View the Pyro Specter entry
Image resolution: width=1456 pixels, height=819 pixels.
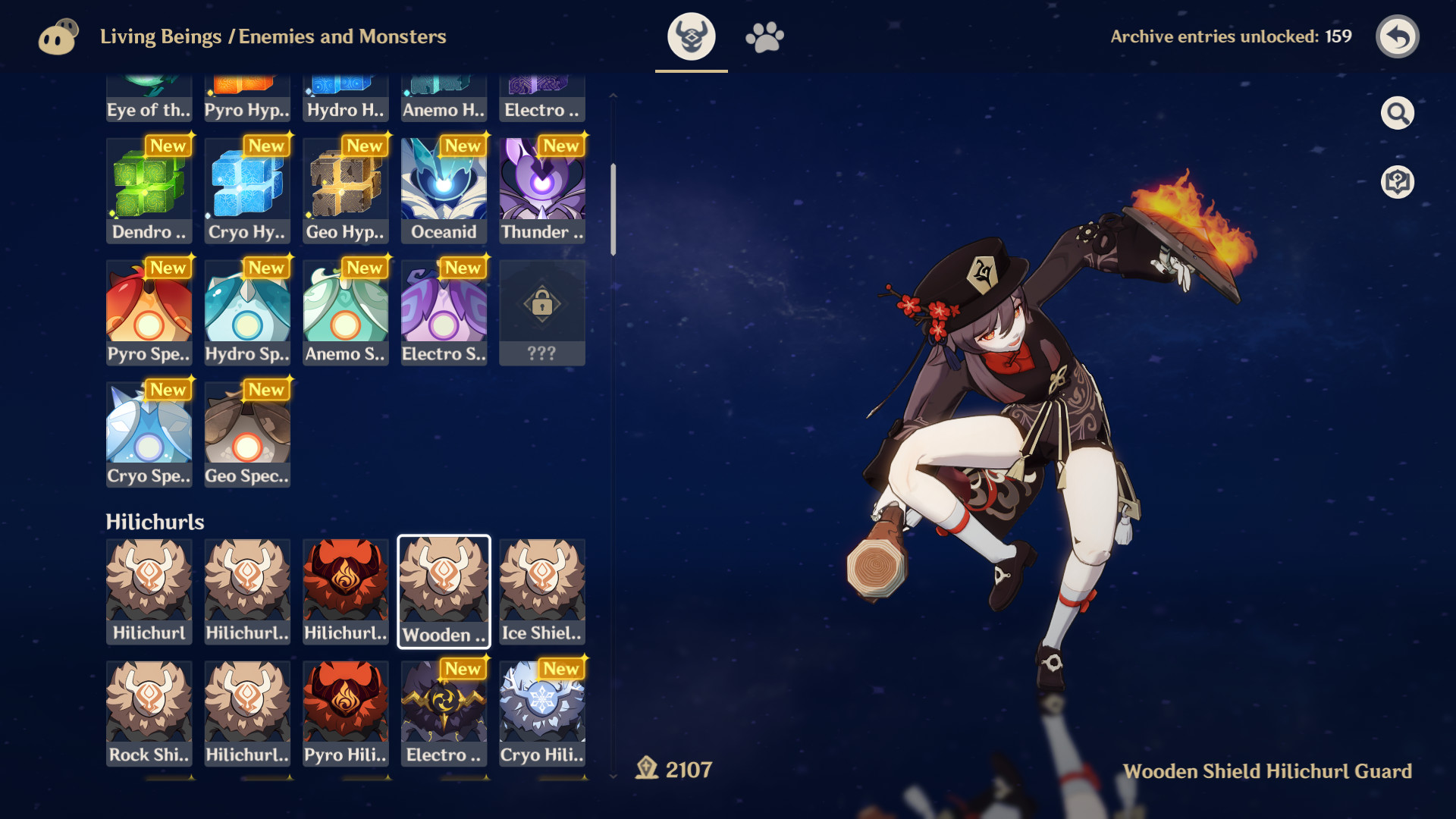click(149, 312)
